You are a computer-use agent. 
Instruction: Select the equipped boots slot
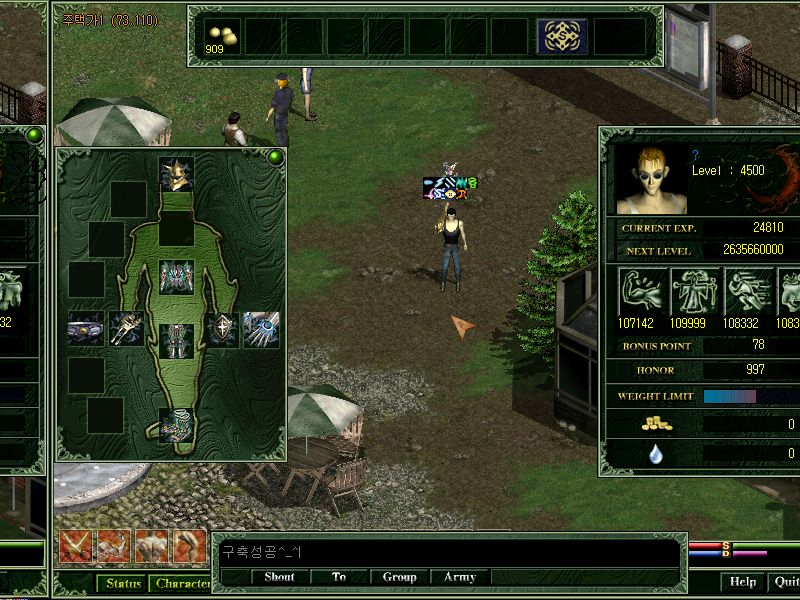tap(176, 424)
